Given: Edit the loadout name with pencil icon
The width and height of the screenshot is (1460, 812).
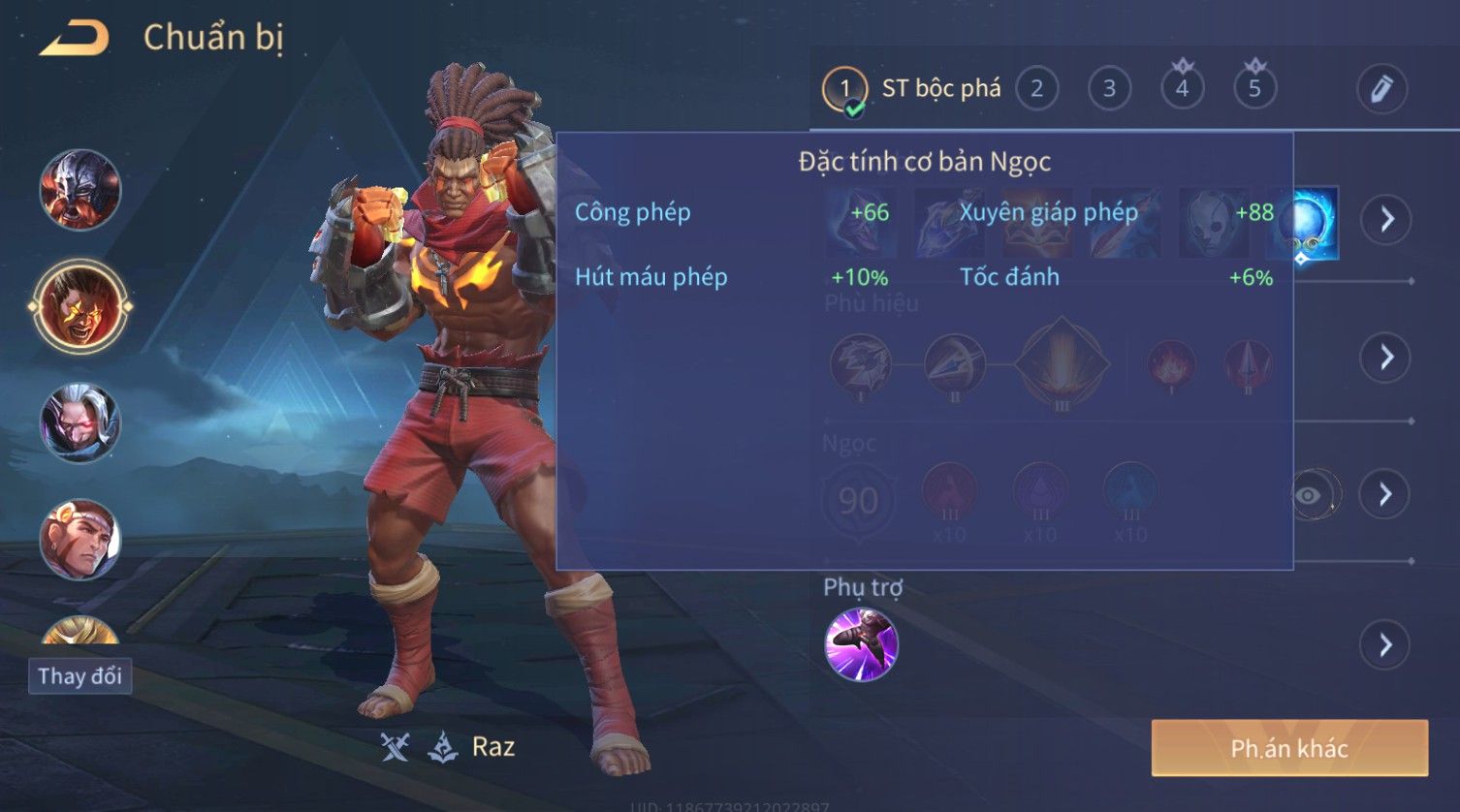Looking at the screenshot, I should tap(1381, 89).
